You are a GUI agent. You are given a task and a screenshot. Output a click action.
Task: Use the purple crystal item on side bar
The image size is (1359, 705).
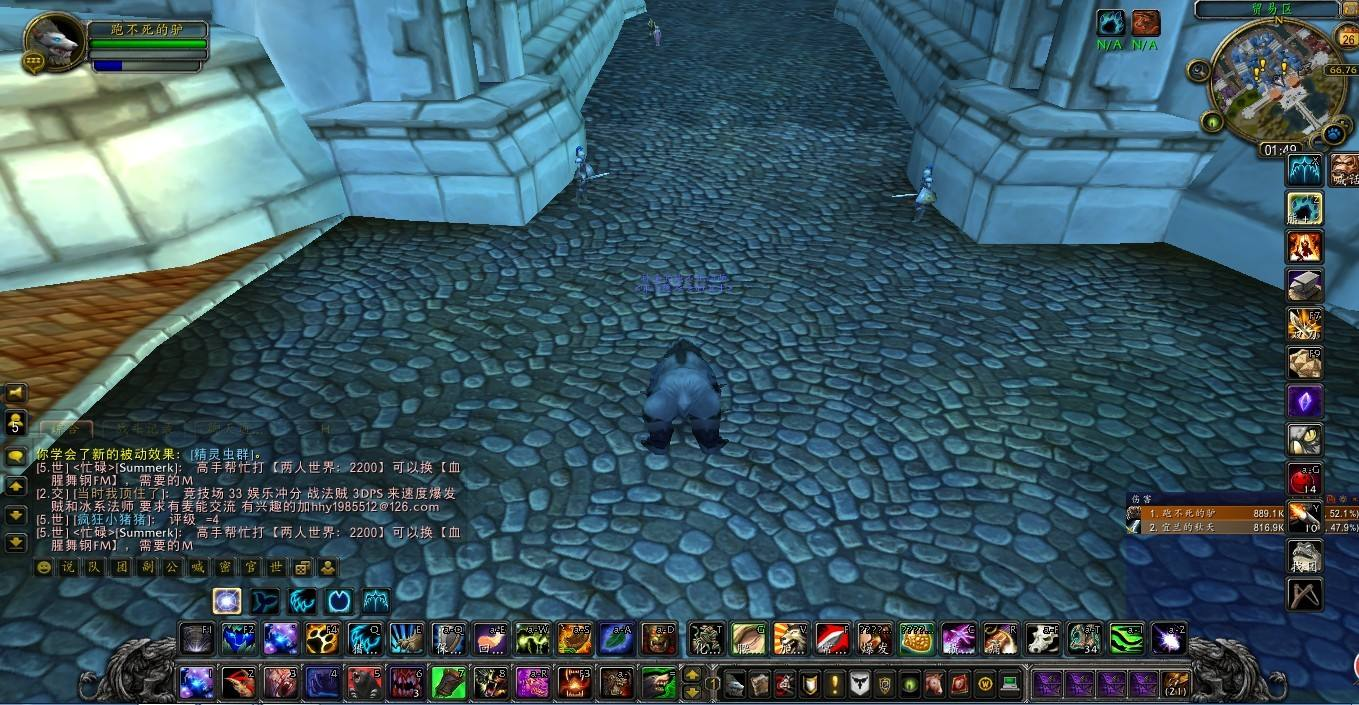point(1305,402)
